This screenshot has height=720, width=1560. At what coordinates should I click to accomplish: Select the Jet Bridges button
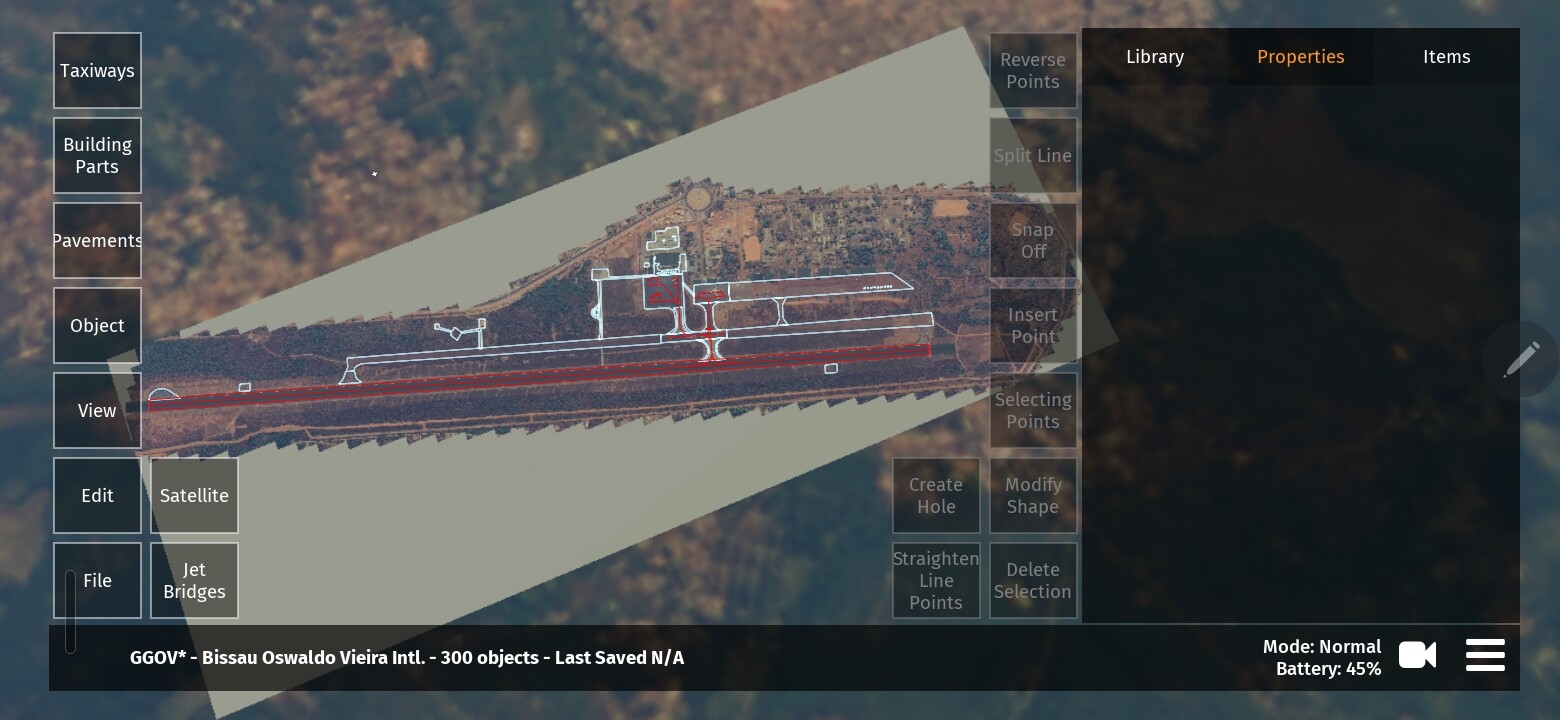click(x=194, y=581)
